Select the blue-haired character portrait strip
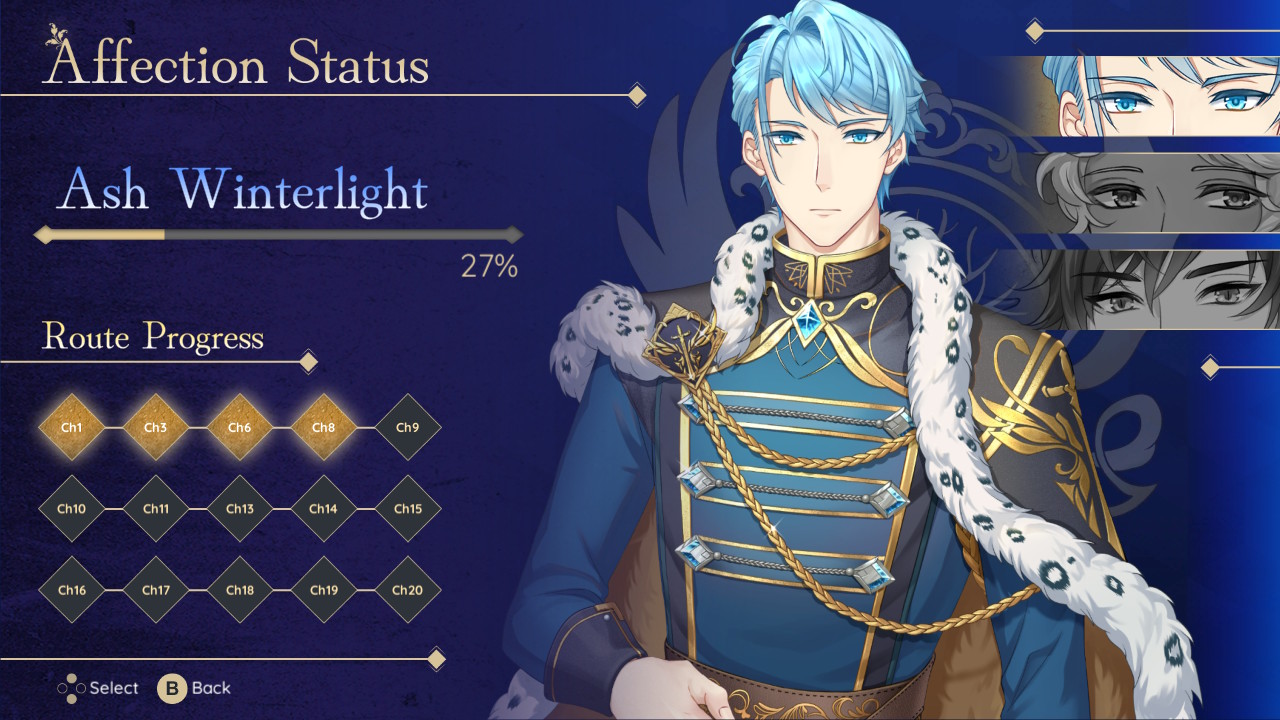1280x720 pixels. [1160, 96]
